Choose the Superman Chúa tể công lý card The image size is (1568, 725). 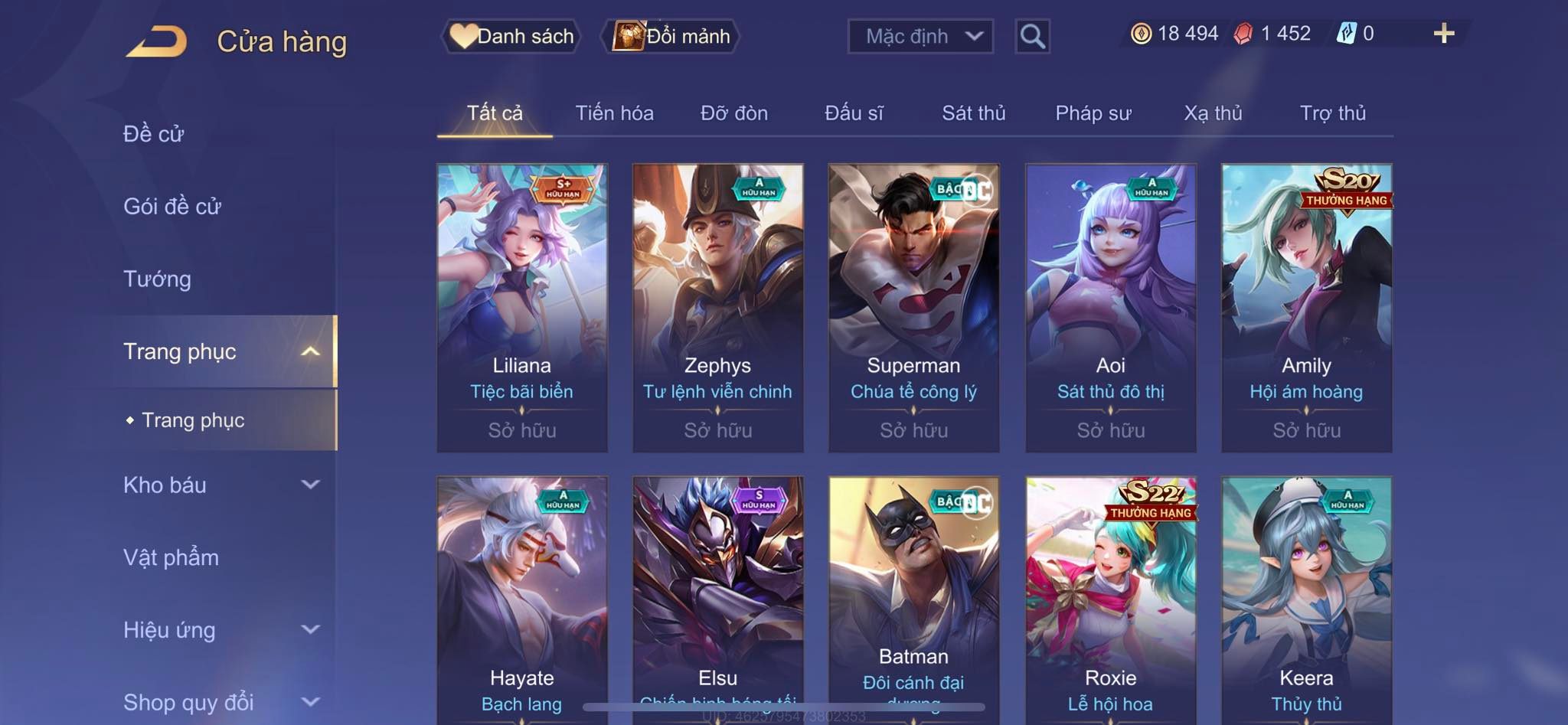click(913, 307)
